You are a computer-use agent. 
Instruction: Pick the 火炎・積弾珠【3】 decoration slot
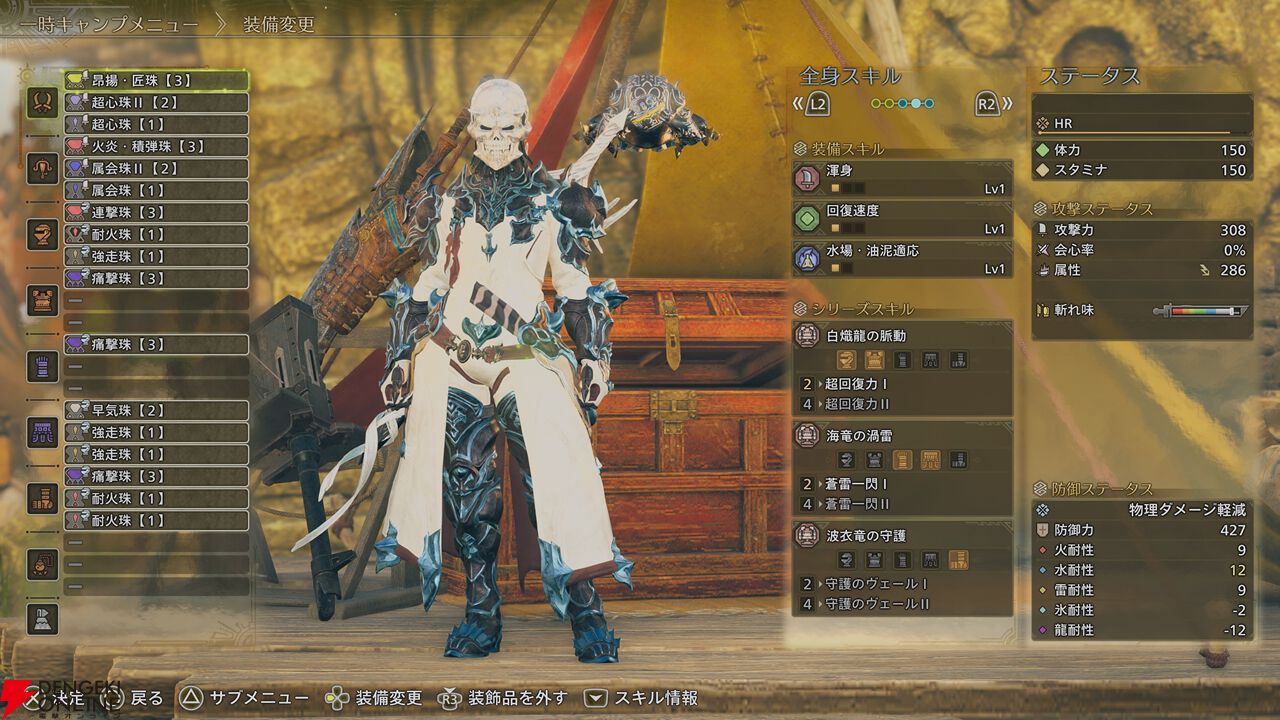(x=156, y=147)
